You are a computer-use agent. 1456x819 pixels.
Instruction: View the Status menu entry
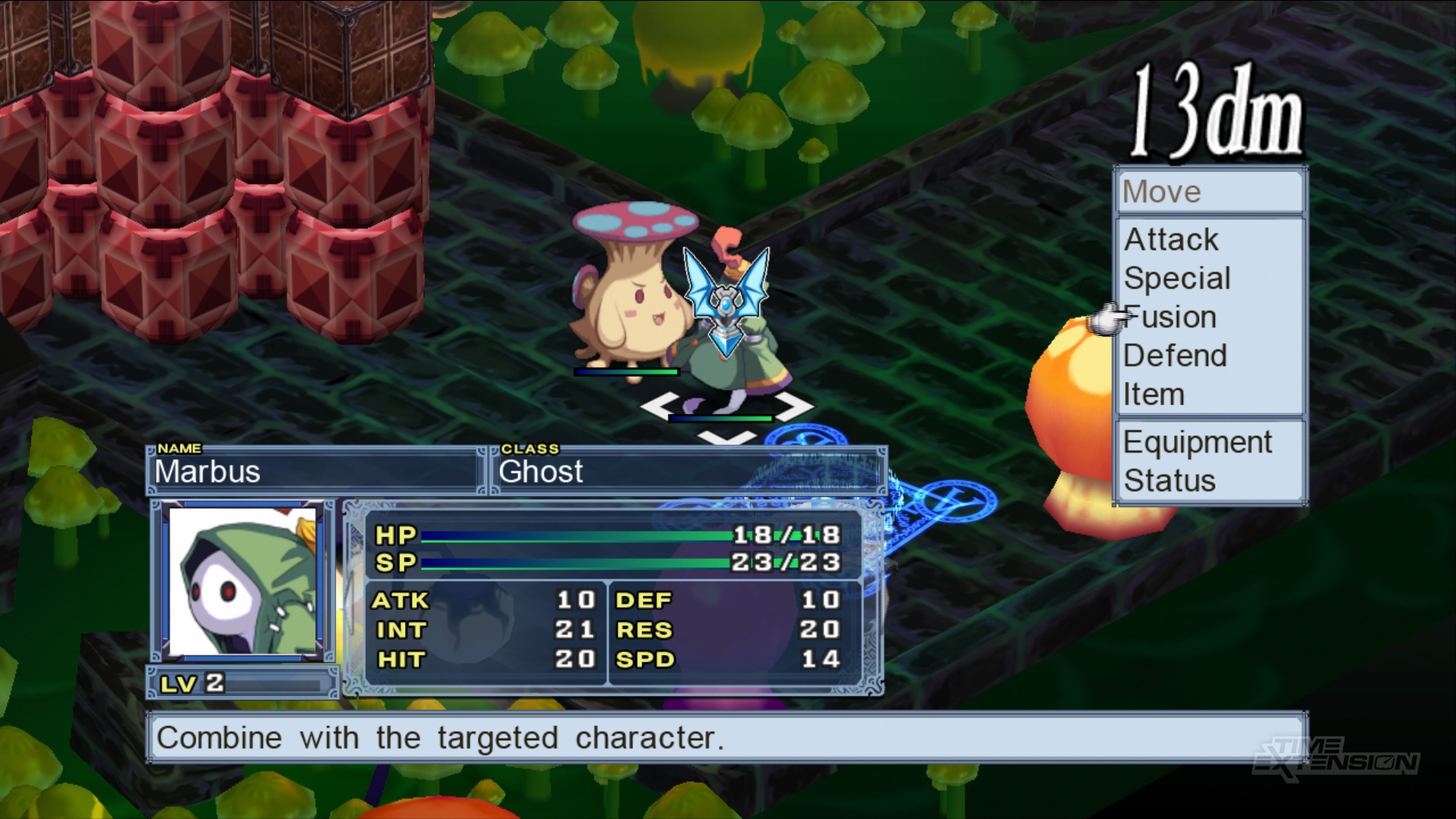[x=1169, y=481]
